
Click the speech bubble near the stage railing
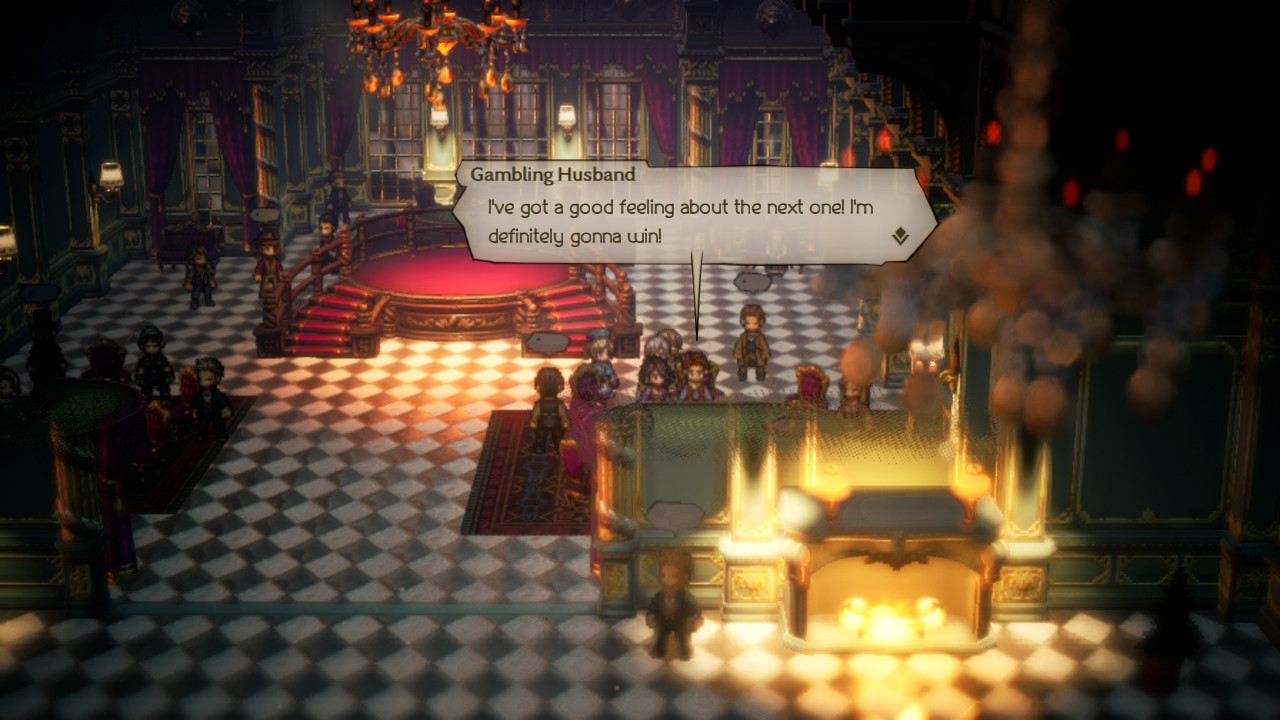click(545, 341)
